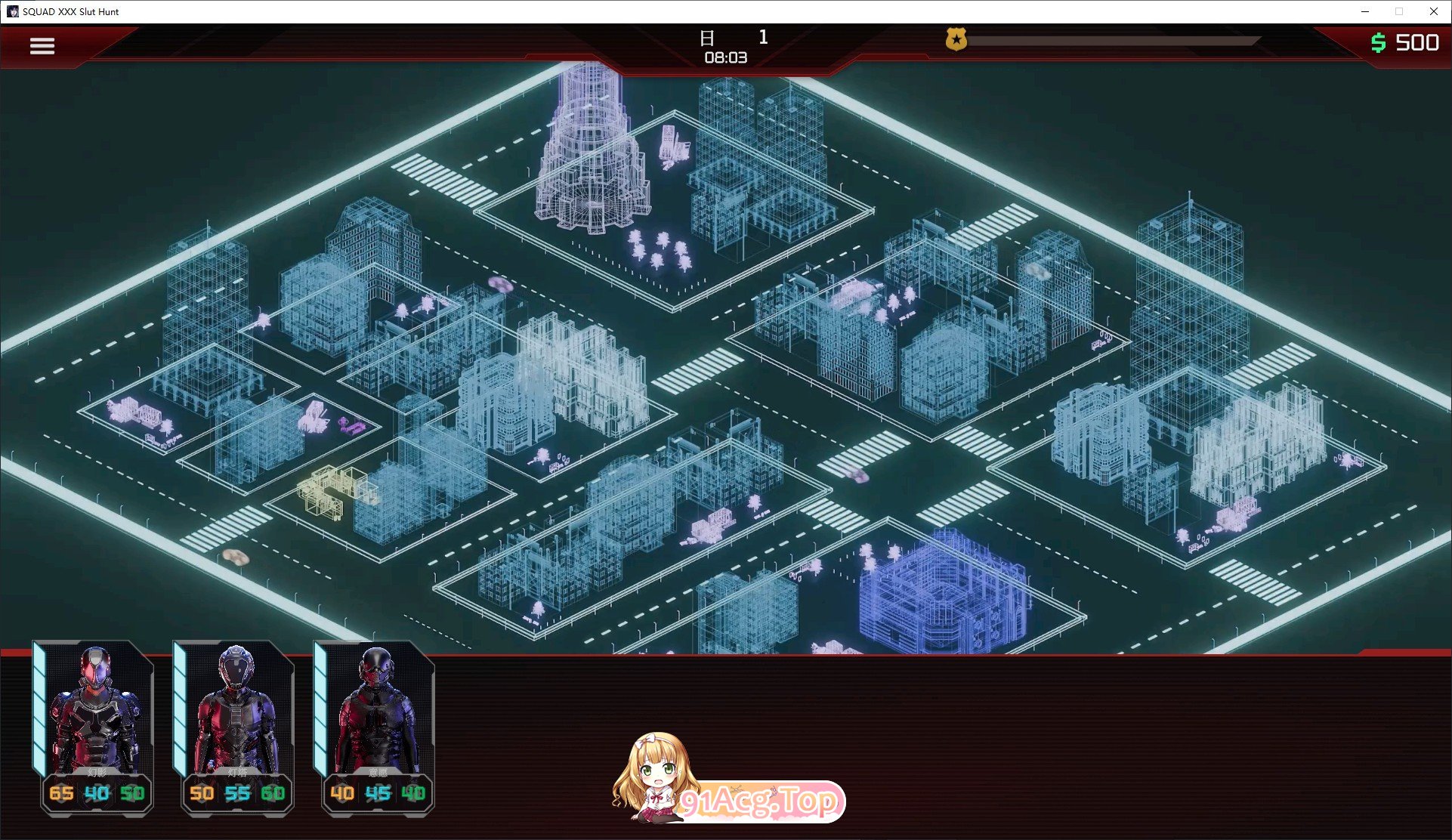Pick the 意愿 squad member card

pyautogui.click(x=377, y=718)
